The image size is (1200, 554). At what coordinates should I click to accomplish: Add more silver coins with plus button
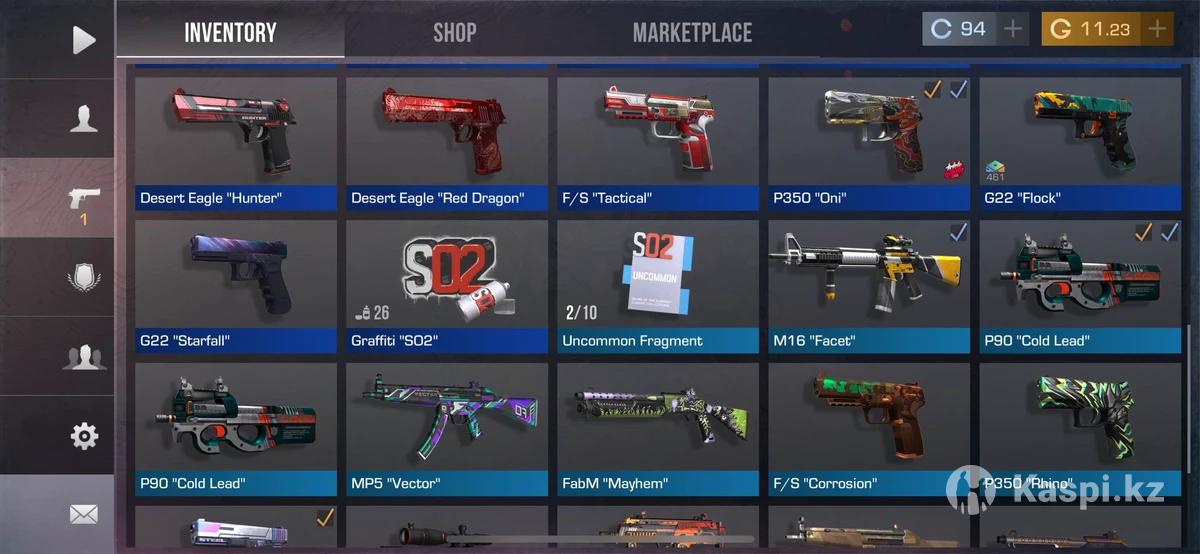[x=1014, y=29]
